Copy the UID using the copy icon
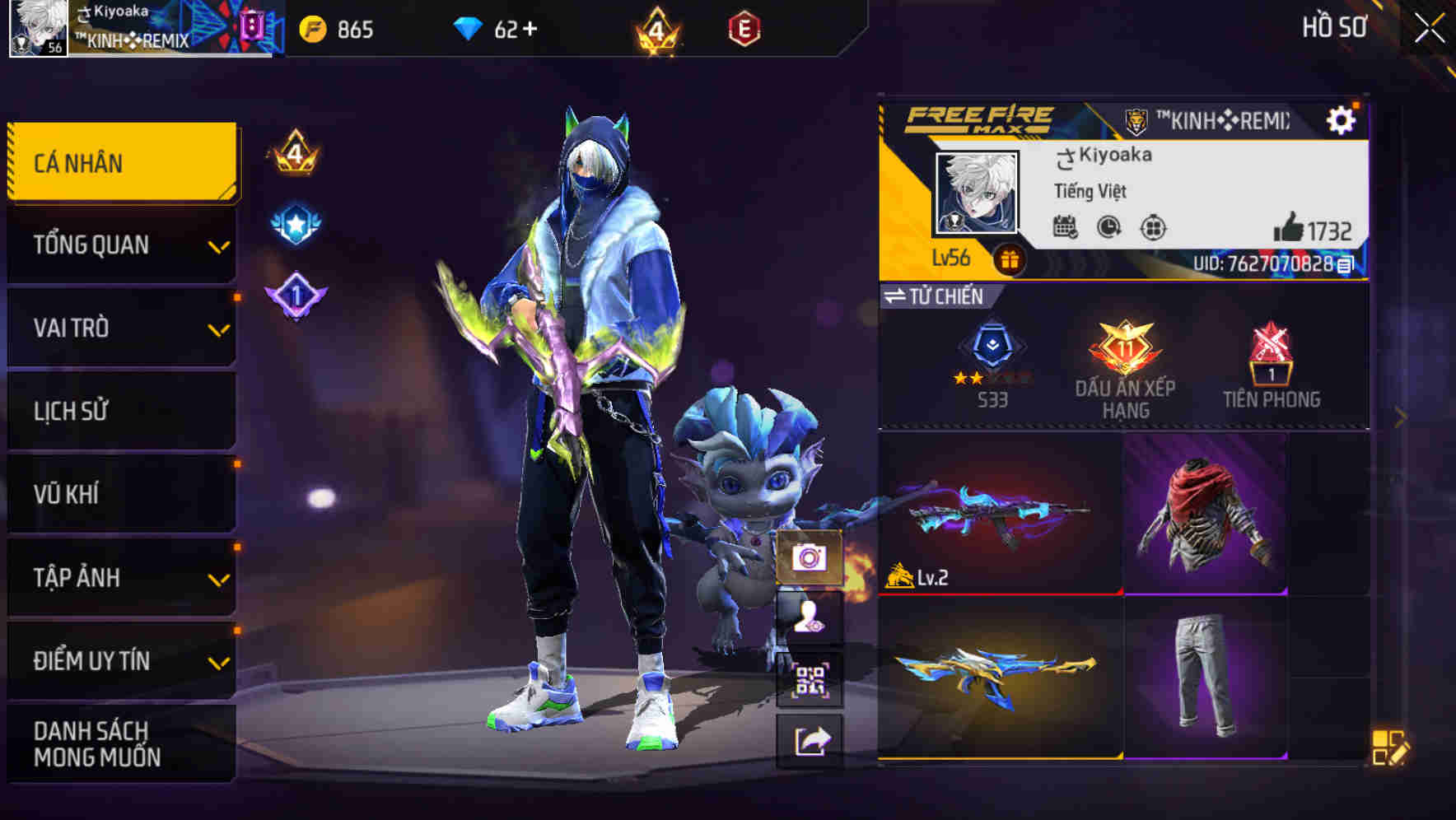 tap(1343, 265)
